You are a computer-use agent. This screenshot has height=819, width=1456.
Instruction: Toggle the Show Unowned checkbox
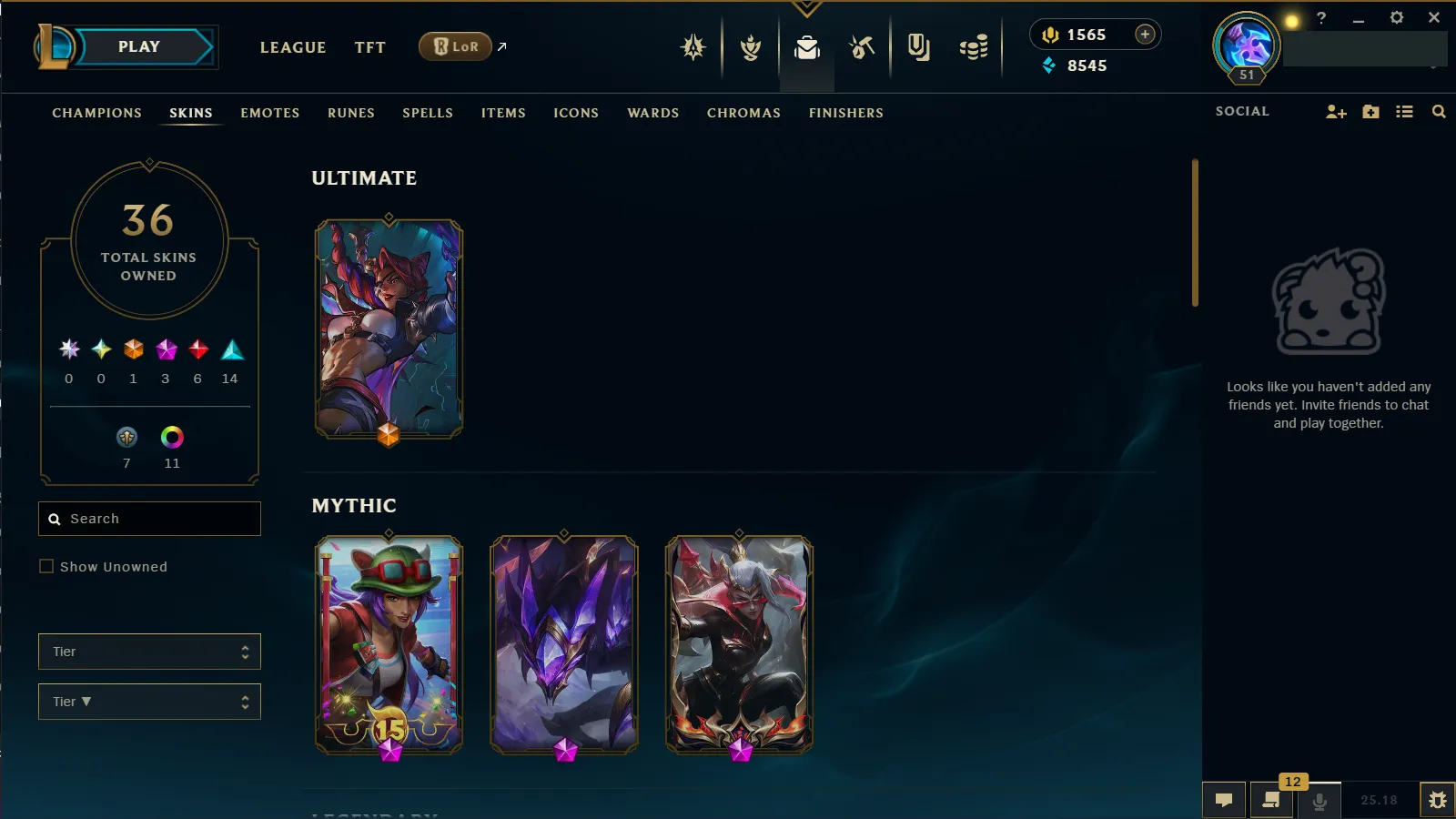46,566
